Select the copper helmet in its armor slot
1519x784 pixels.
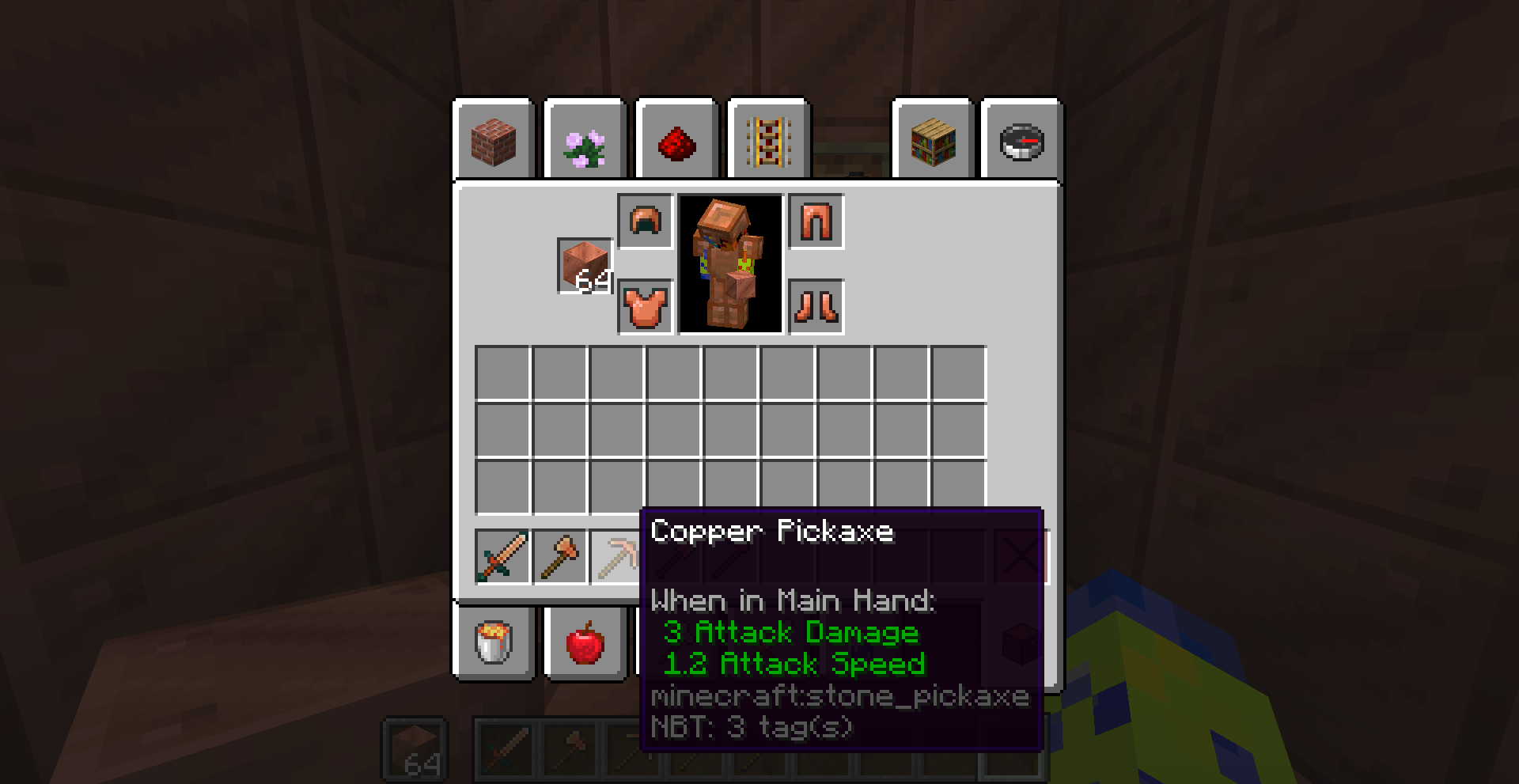coord(646,222)
